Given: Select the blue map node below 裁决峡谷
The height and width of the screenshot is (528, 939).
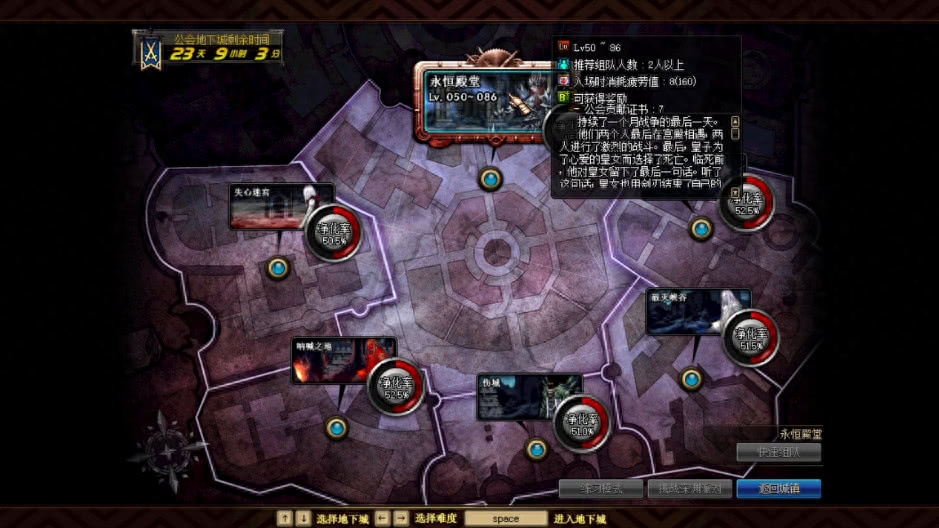Looking at the screenshot, I should coord(691,379).
